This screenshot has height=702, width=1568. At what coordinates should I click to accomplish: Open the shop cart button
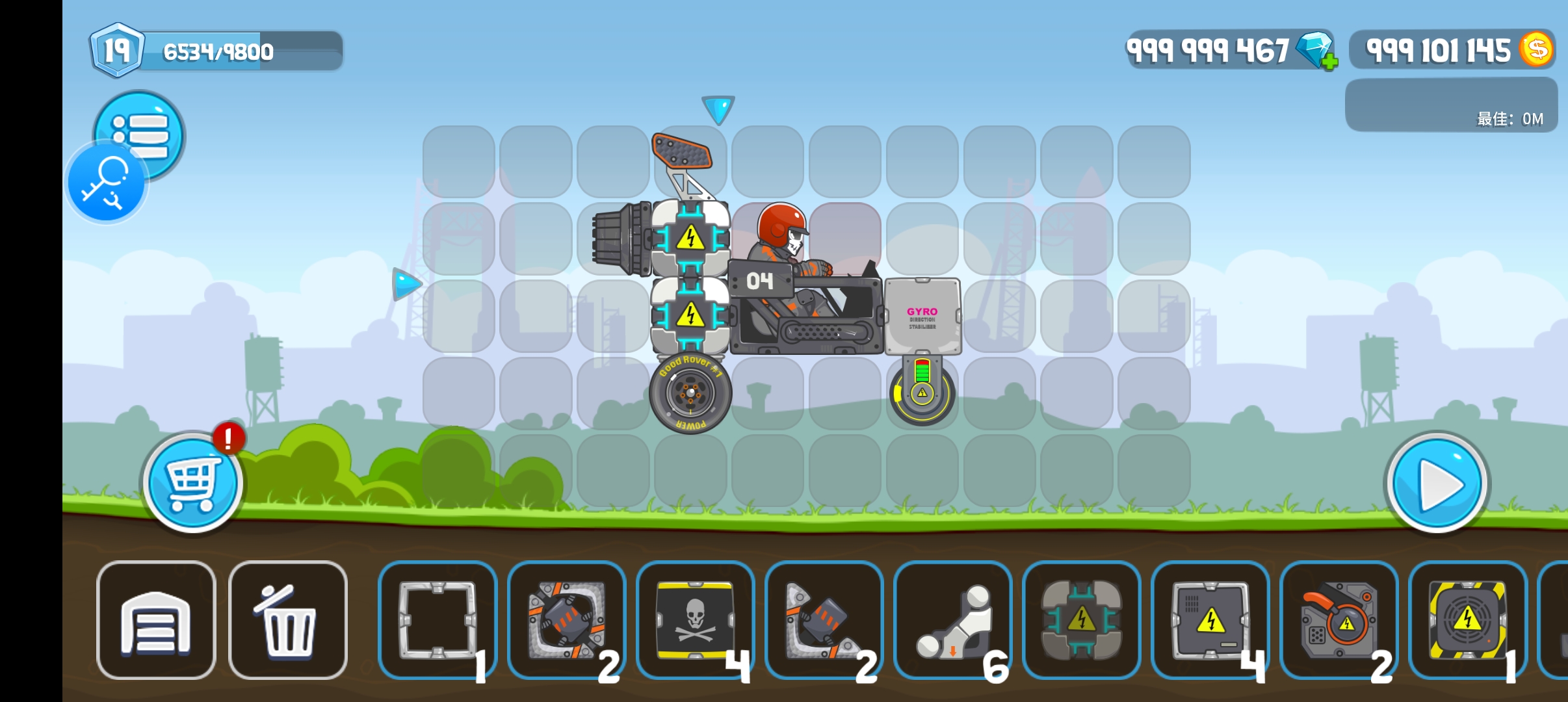192,484
